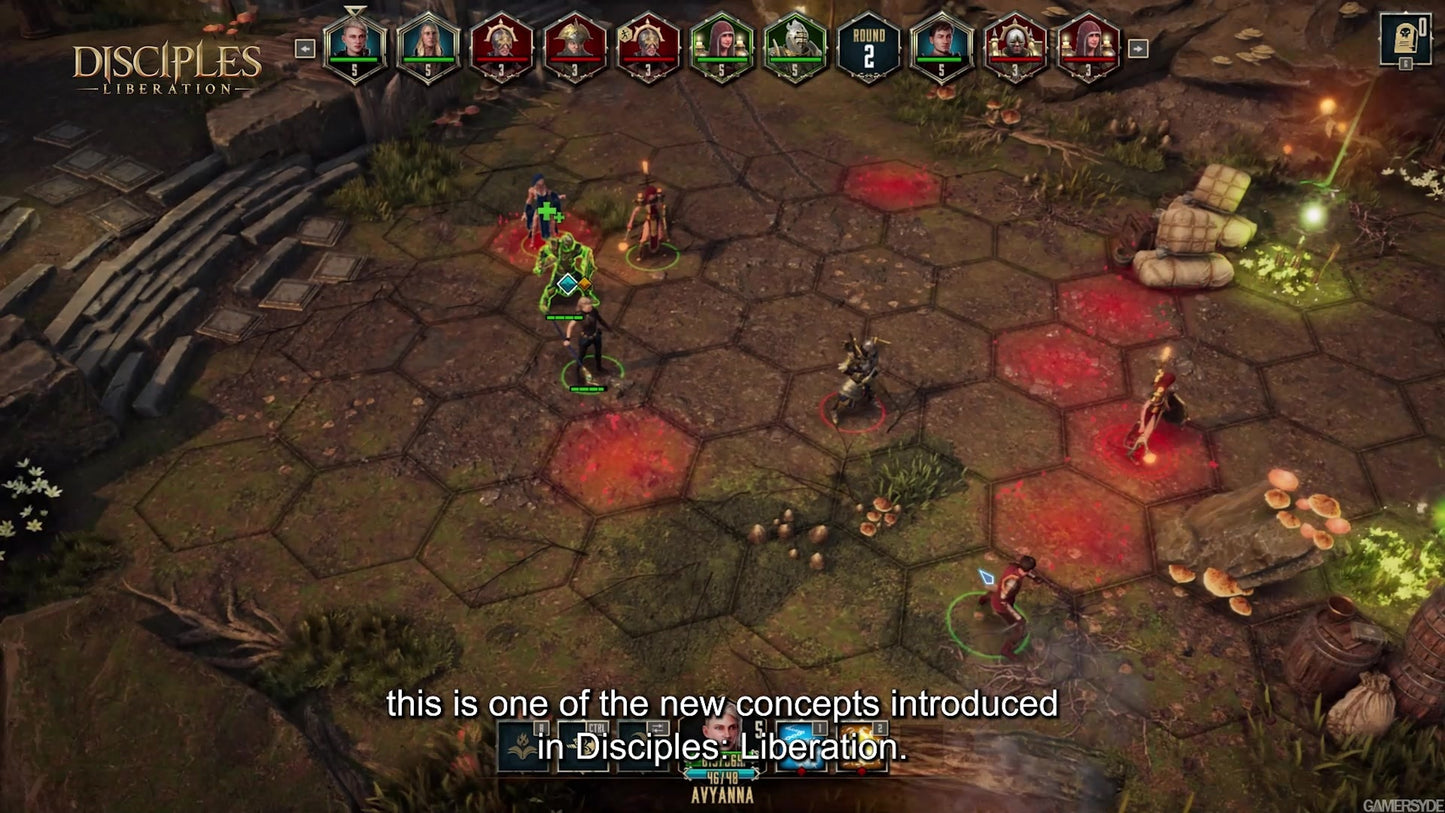Image resolution: width=1445 pixels, height=813 pixels.
Task: Cast the blue lightning spell in slot 1
Action: click(801, 747)
